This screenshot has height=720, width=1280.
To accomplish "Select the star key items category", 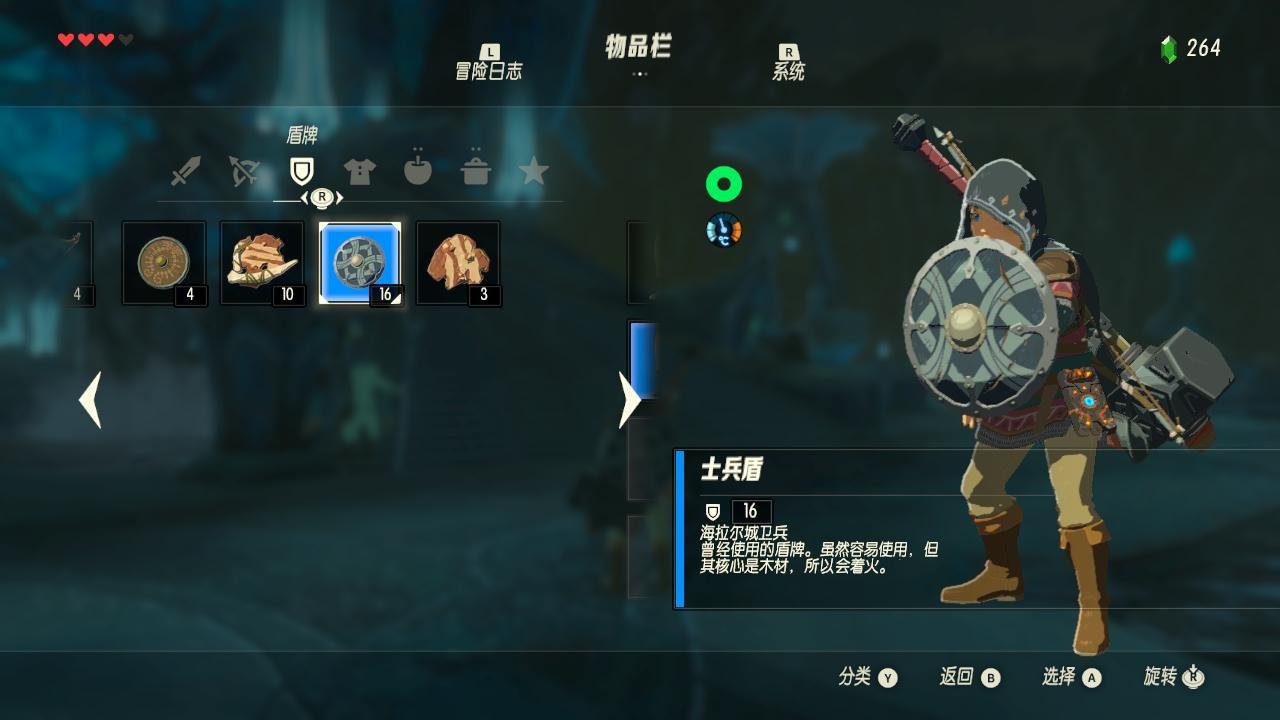I will (537, 170).
